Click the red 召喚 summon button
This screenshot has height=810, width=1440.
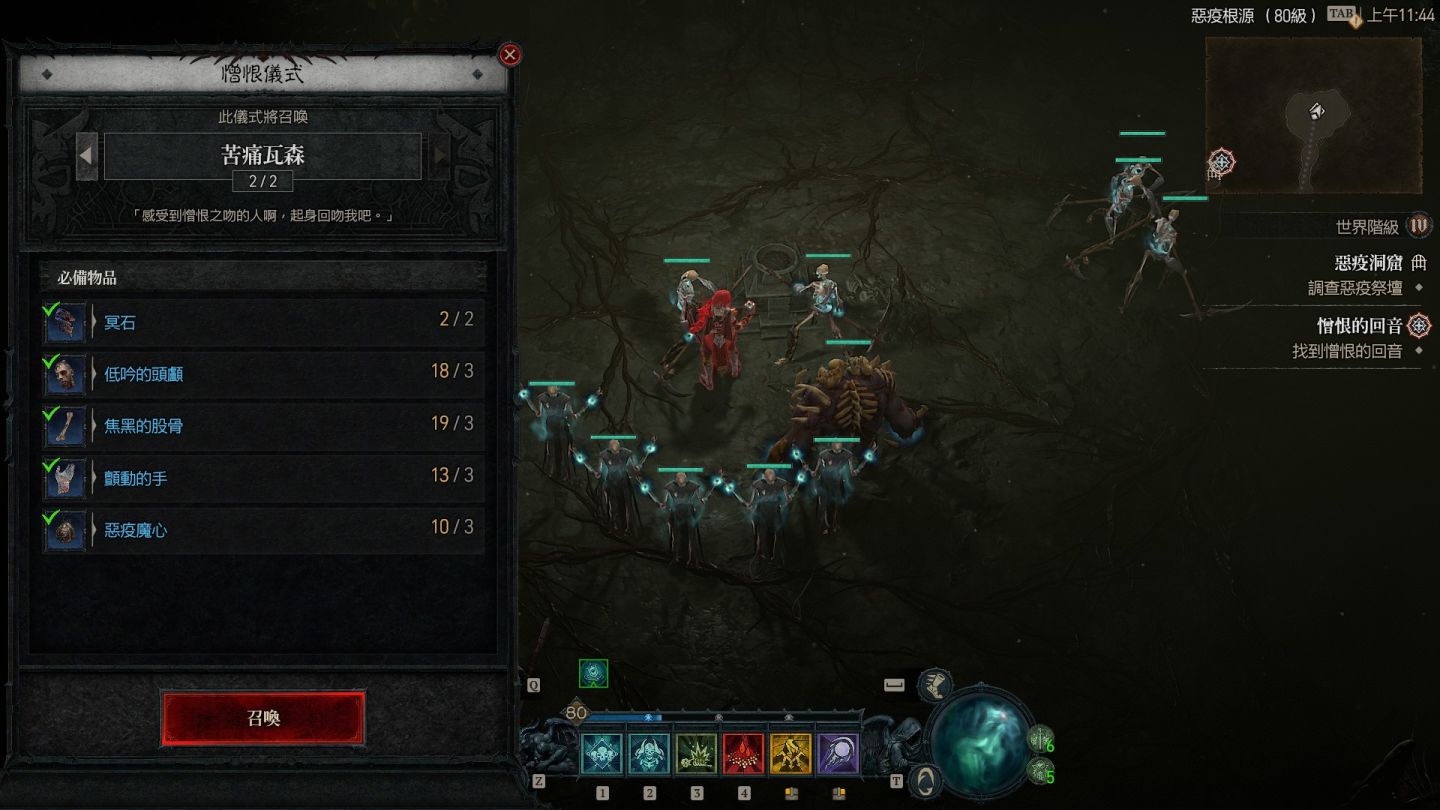[x=263, y=718]
